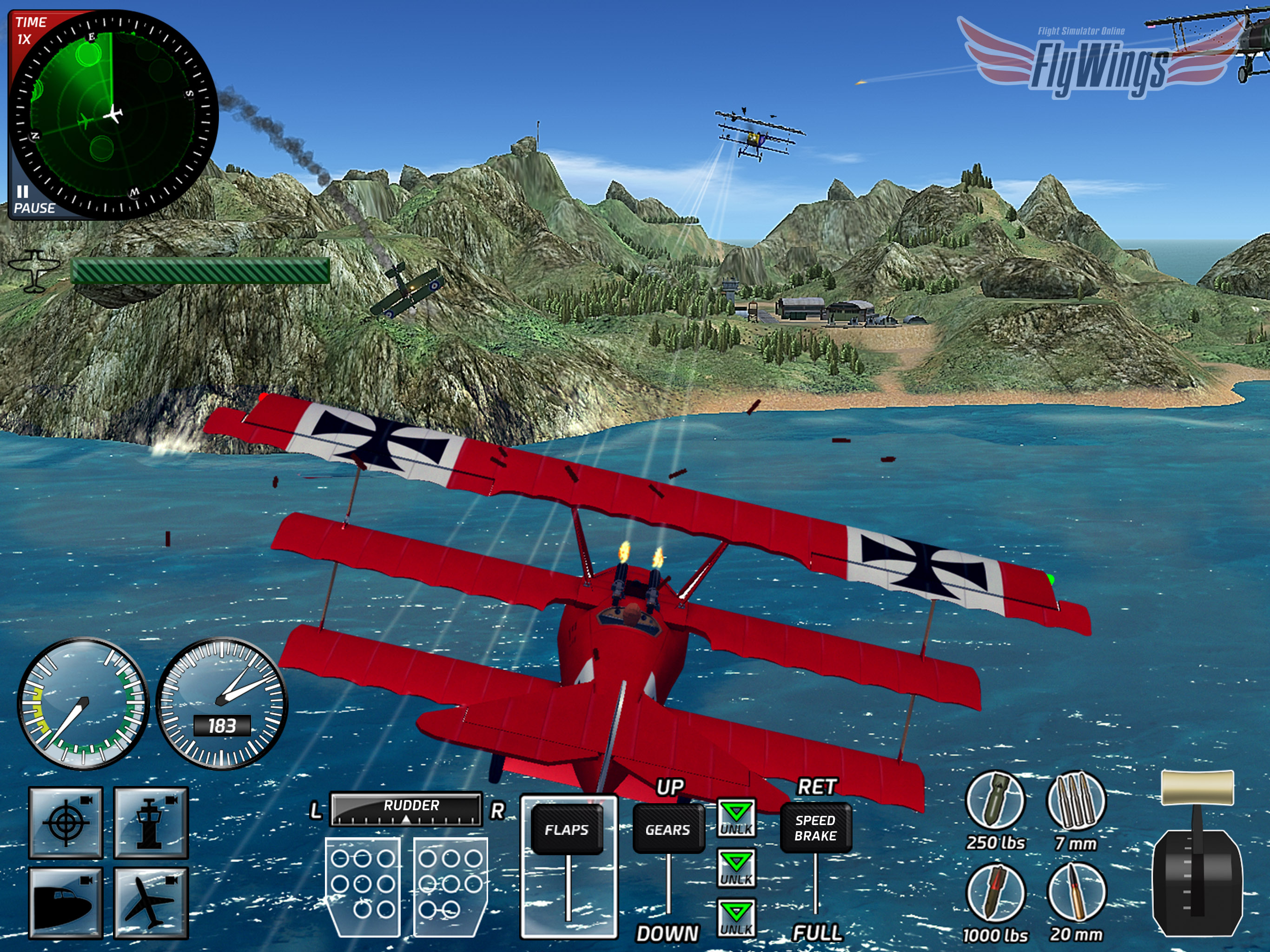The image size is (1270, 952).
Task: Tap the right brake pedal
Action: coord(450,886)
